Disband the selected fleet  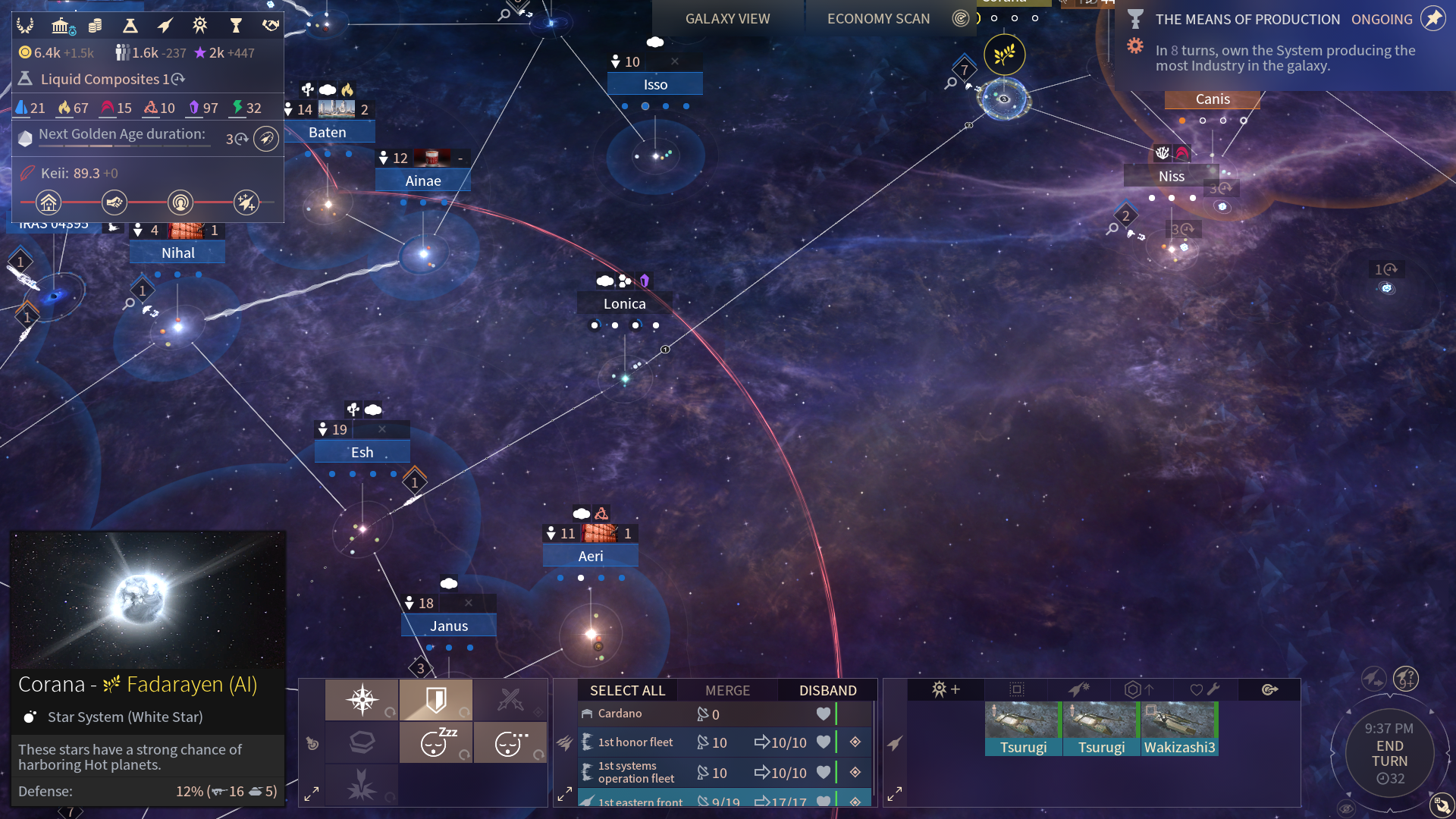[827, 690]
